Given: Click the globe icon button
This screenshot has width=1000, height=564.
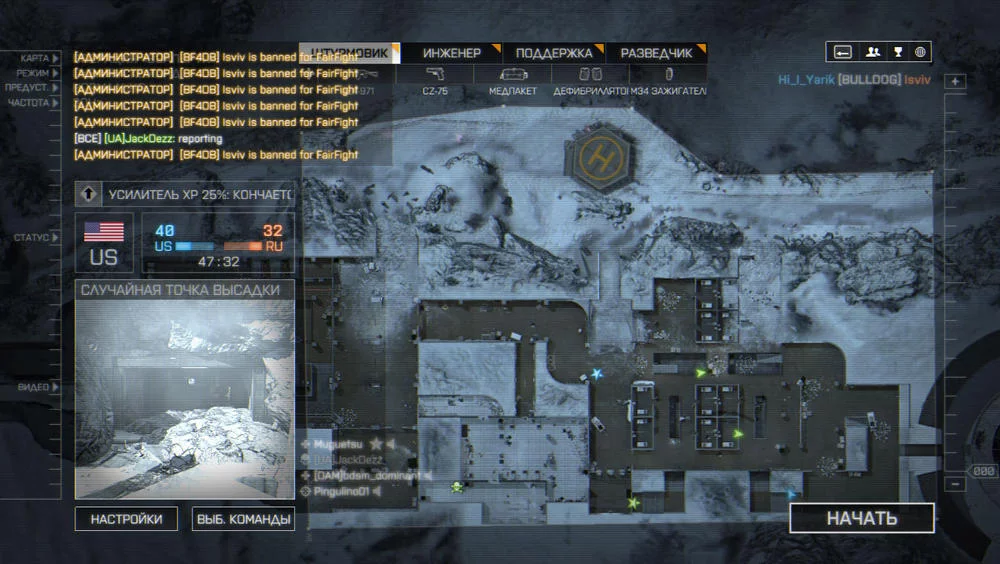Looking at the screenshot, I should click(x=920, y=52).
